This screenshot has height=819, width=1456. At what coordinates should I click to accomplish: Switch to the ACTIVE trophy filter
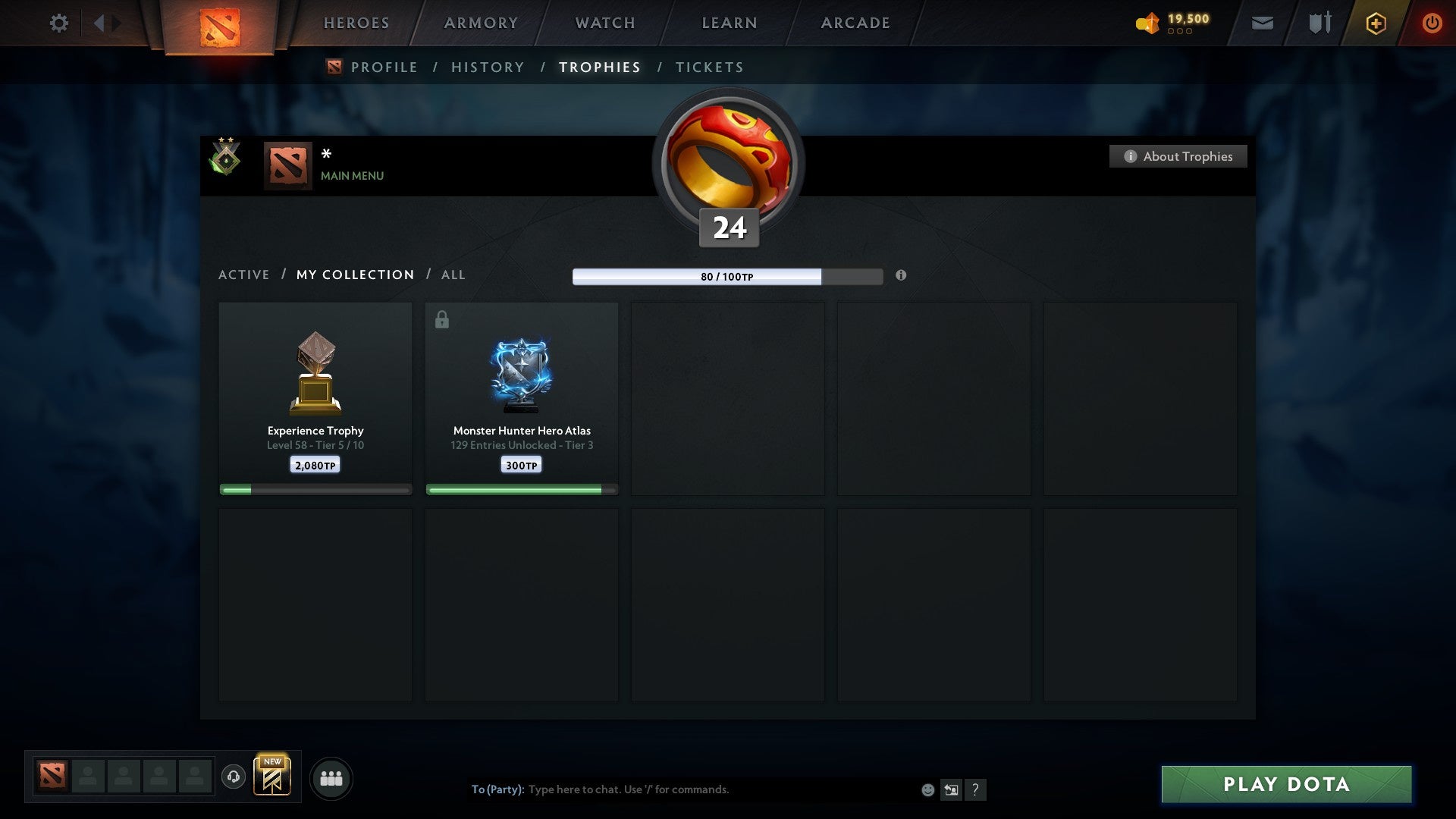point(244,275)
